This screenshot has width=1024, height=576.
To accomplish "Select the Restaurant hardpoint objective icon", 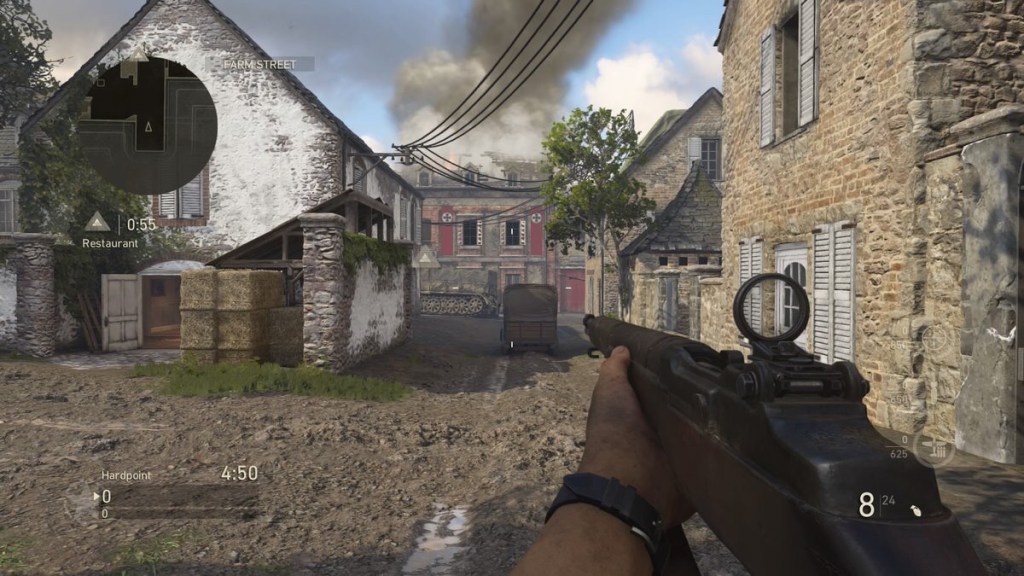I will point(97,222).
